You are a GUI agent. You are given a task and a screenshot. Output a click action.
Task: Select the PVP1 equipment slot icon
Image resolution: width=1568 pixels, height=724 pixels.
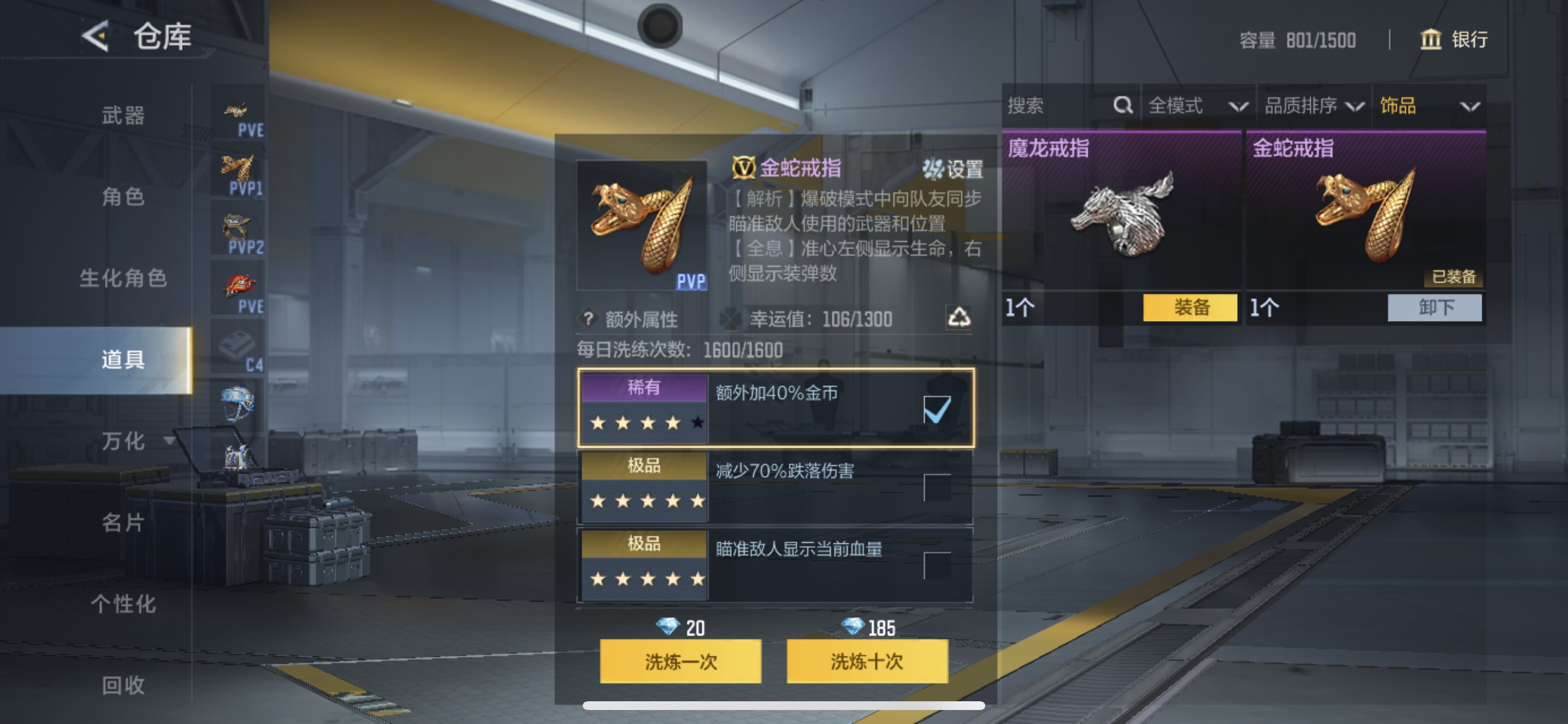point(237,167)
